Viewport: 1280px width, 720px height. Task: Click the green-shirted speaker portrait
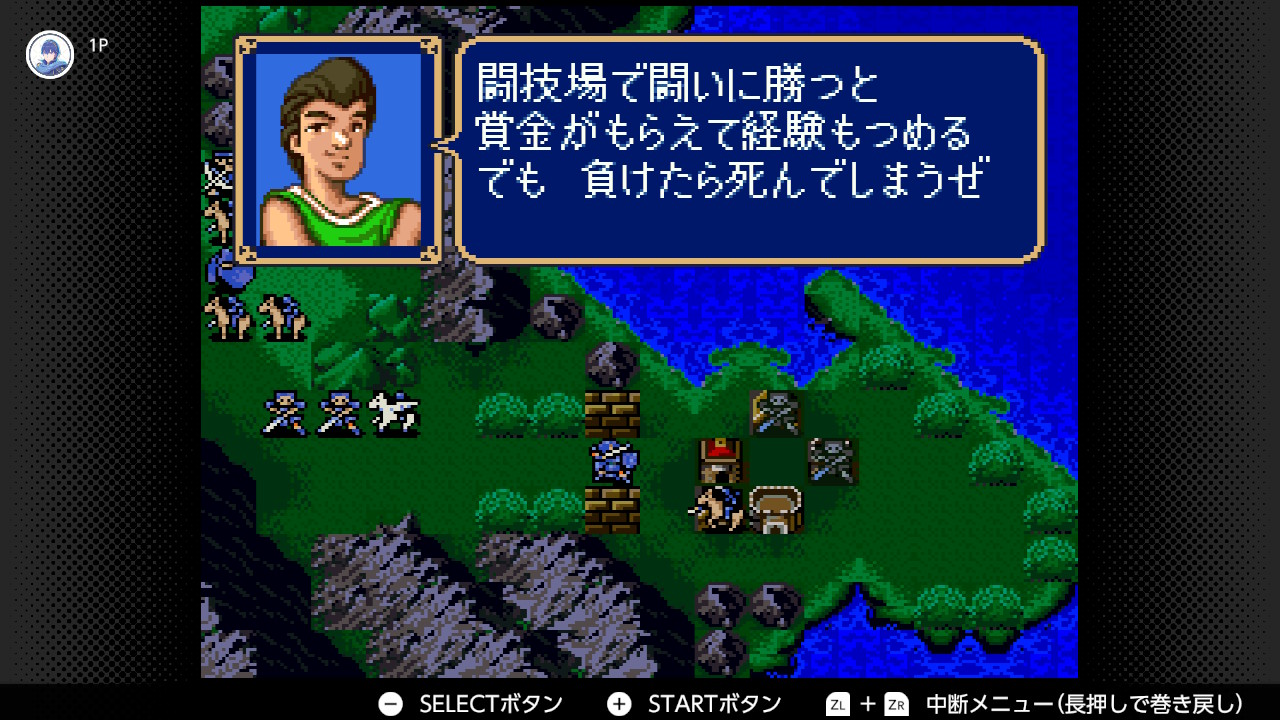(x=338, y=150)
